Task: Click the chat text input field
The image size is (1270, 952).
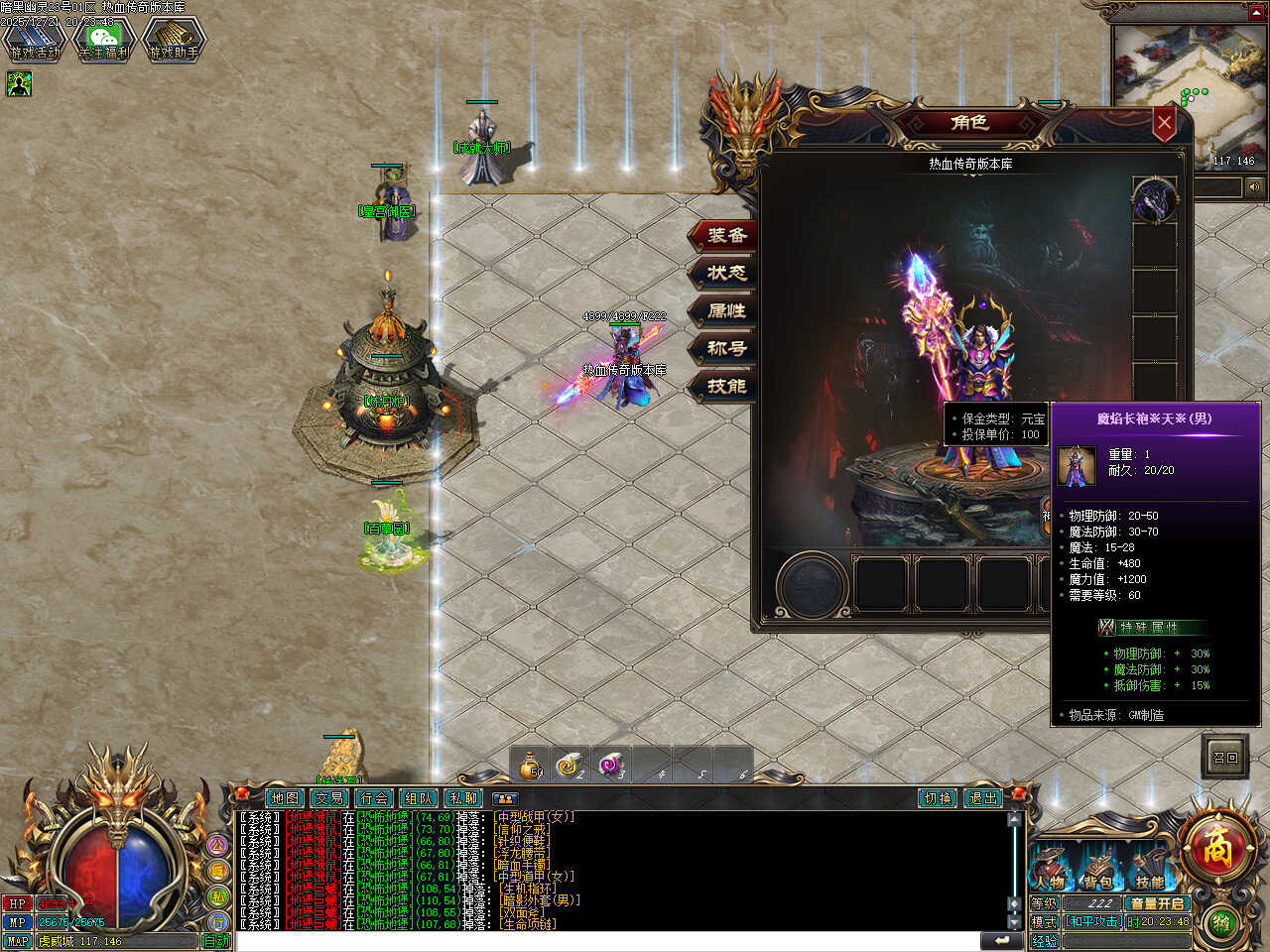Action: pyautogui.click(x=605, y=941)
